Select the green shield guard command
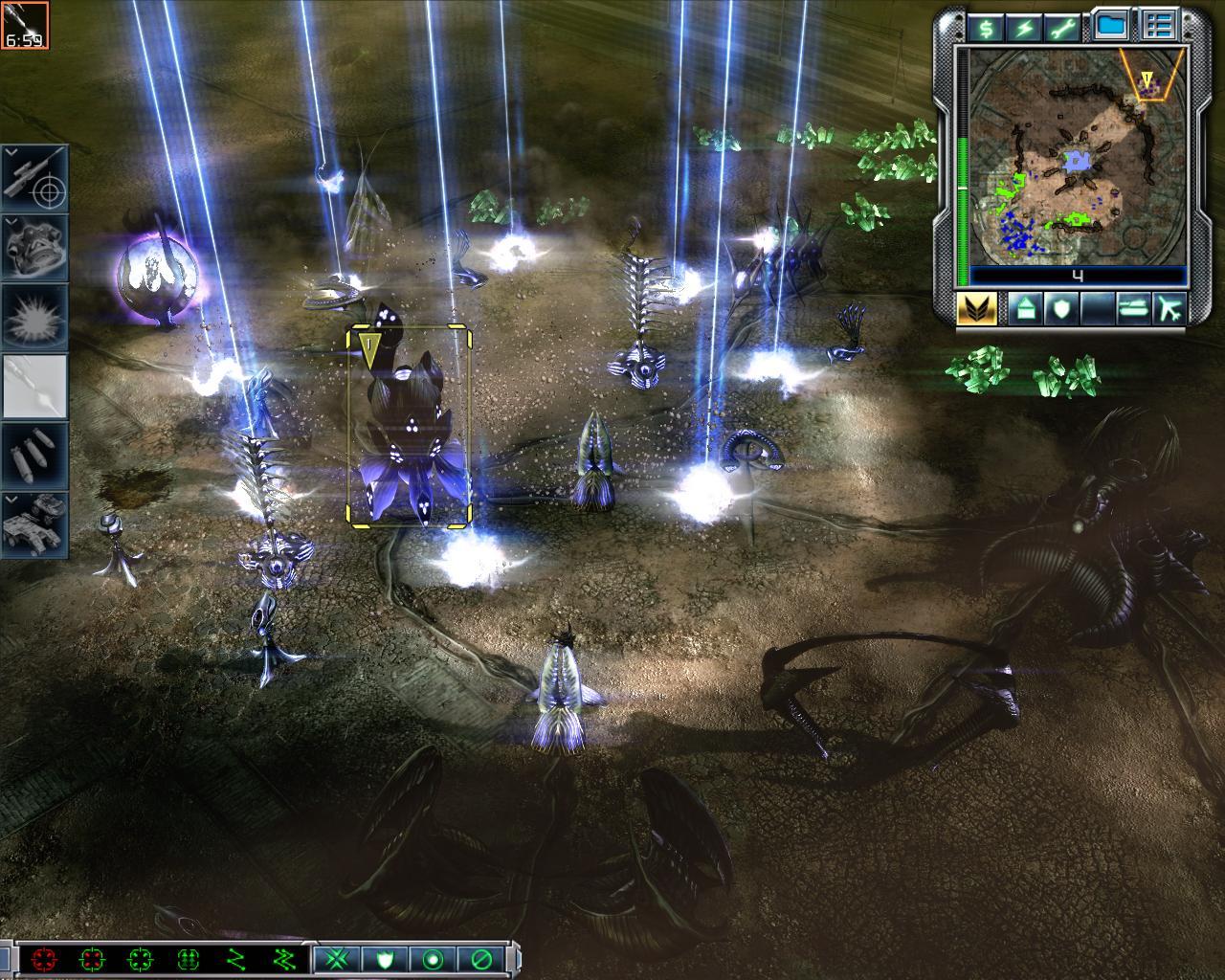The height and width of the screenshot is (980, 1225). pos(384,958)
